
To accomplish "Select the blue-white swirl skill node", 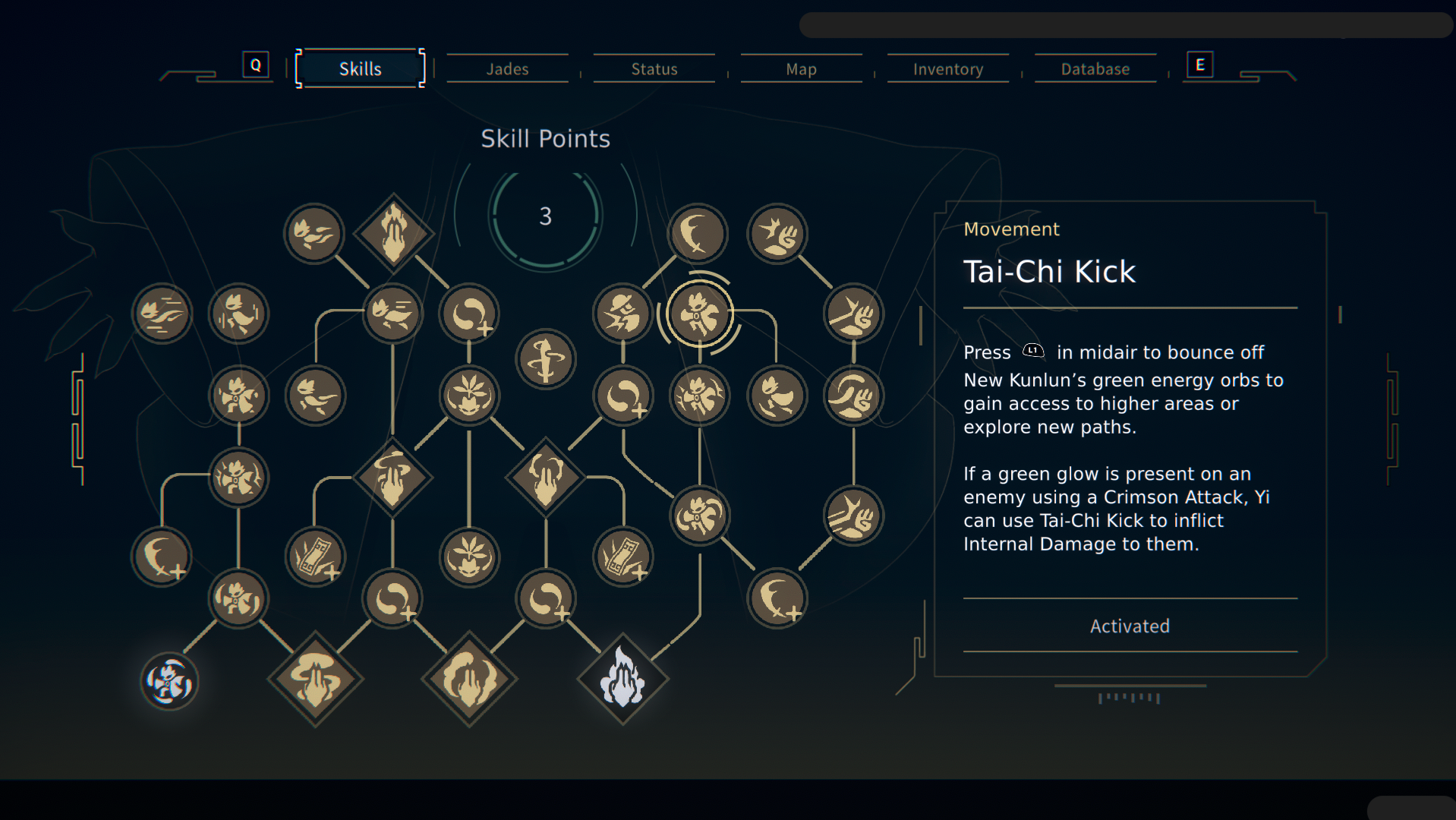I will (x=169, y=681).
